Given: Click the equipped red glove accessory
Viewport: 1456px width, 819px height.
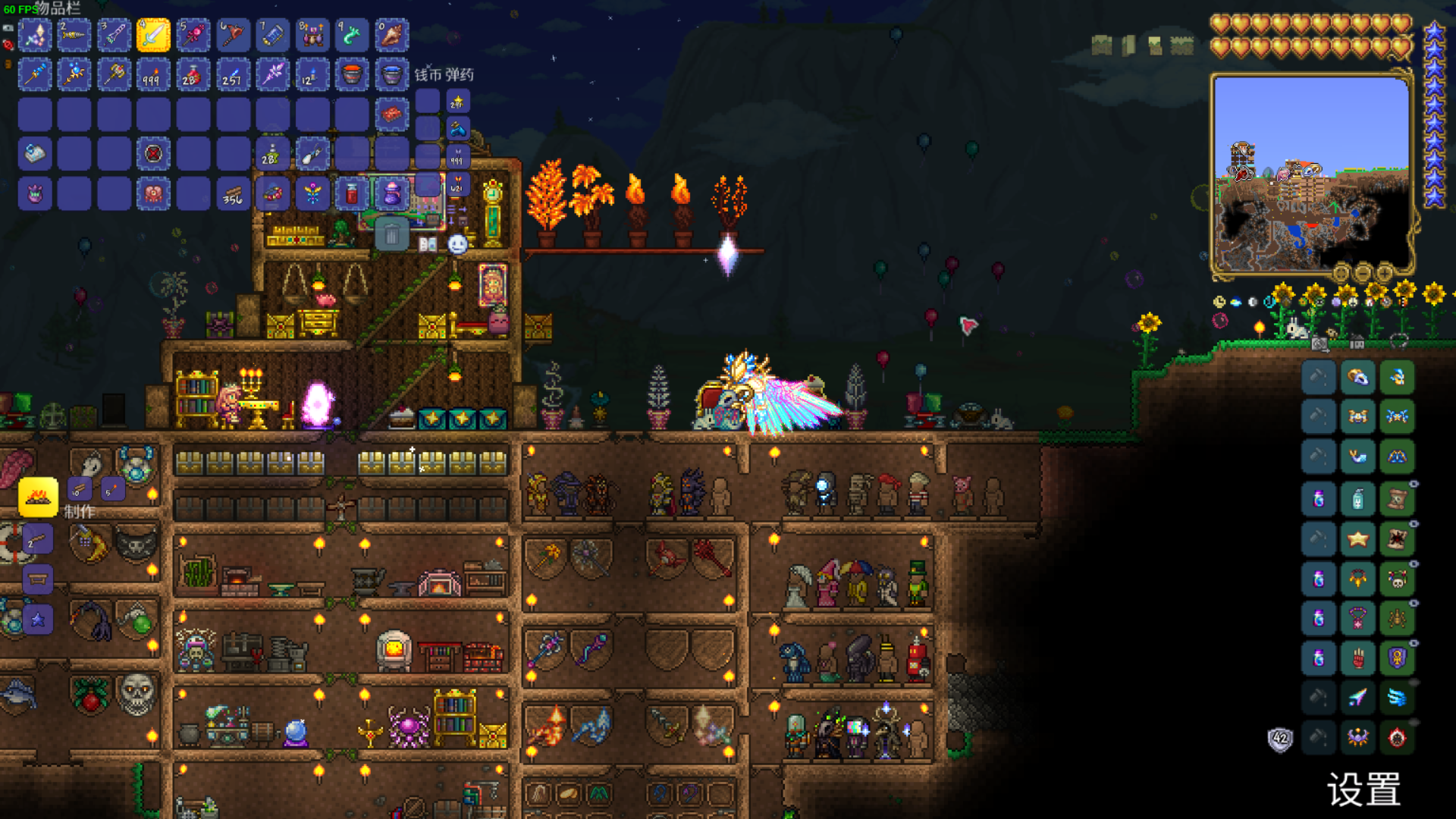Looking at the screenshot, I should 1357,658.
